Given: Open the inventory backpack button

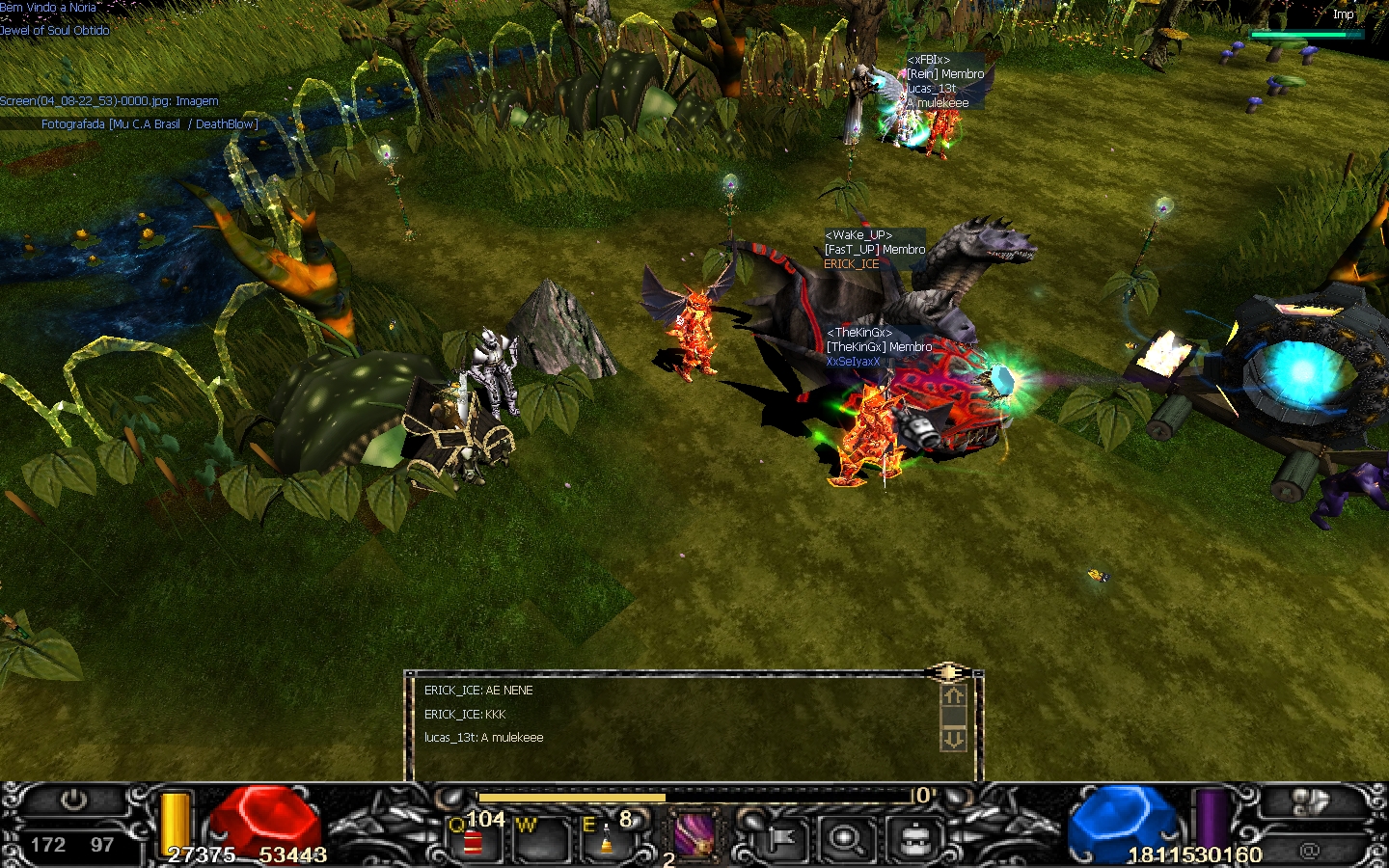Looking at the screenshot, I should tap(913, 838).
